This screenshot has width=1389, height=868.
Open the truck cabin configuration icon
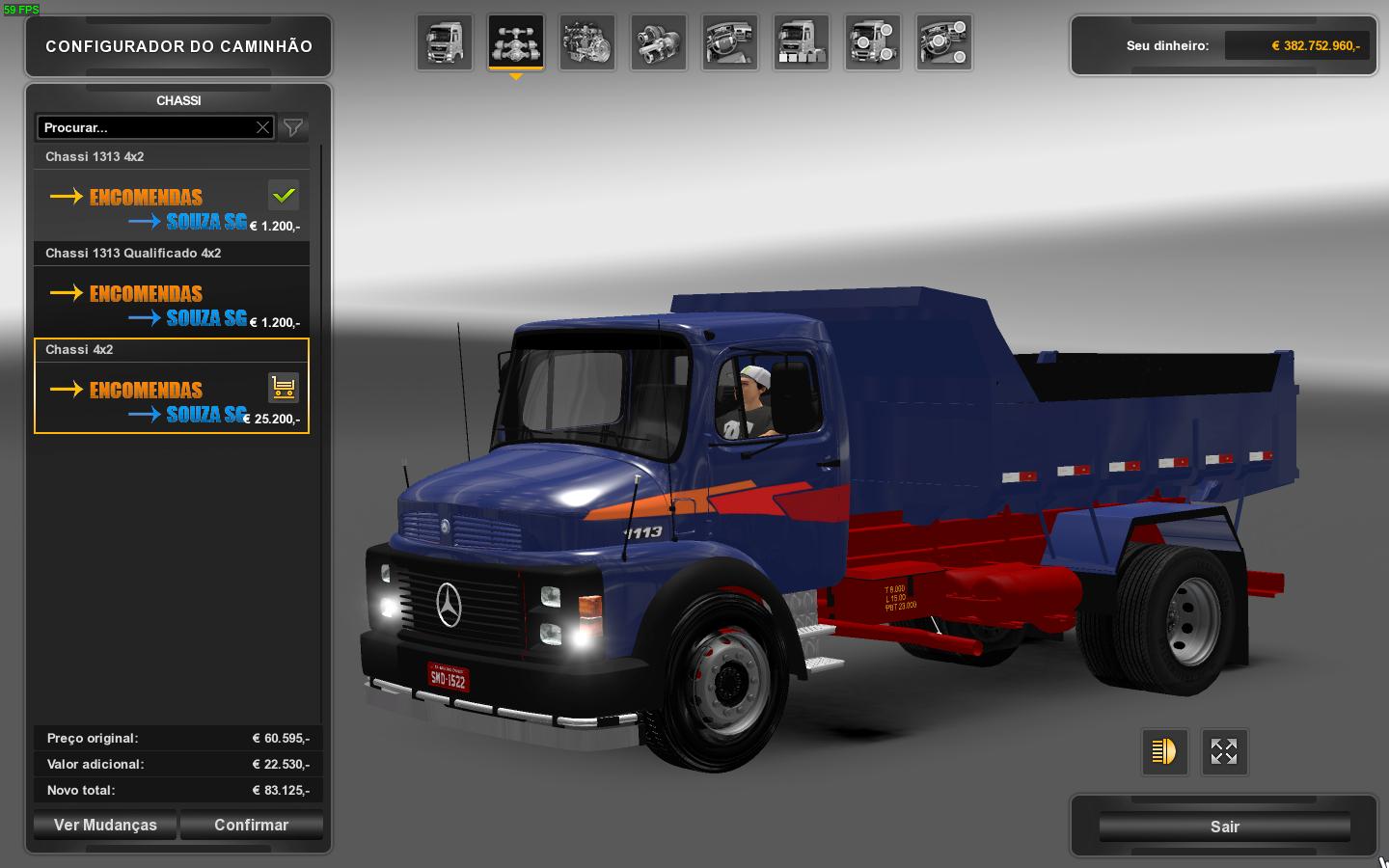[445, 41]
